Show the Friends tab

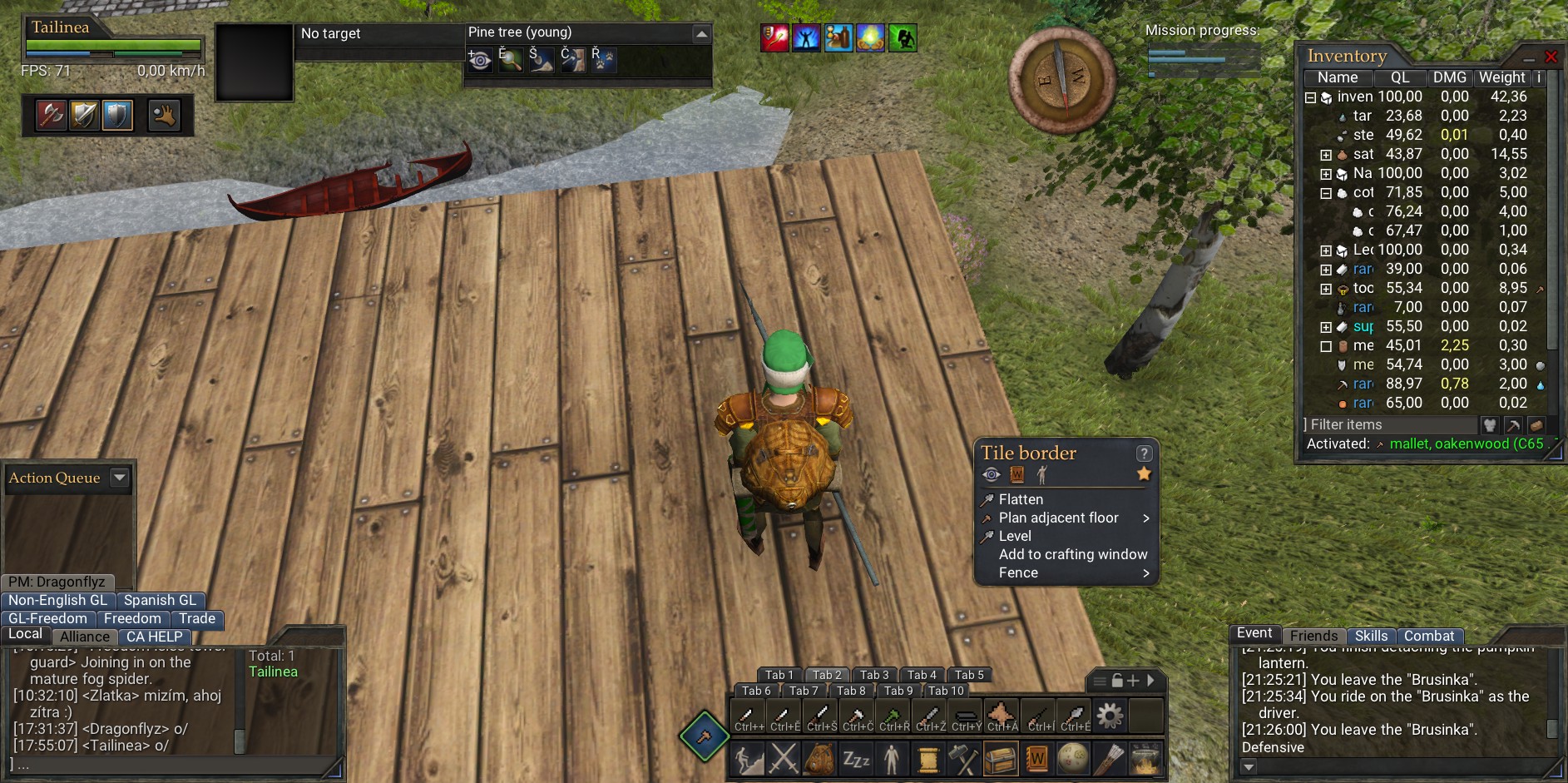(1313, 636)
